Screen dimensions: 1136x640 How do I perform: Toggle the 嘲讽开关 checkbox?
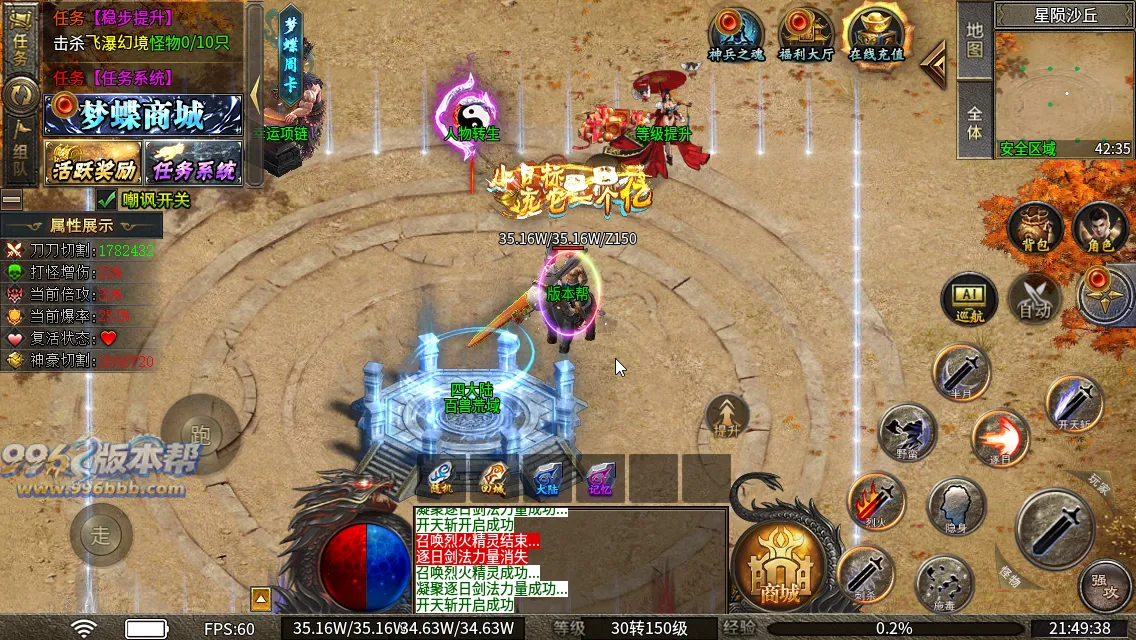coord(107,200)
